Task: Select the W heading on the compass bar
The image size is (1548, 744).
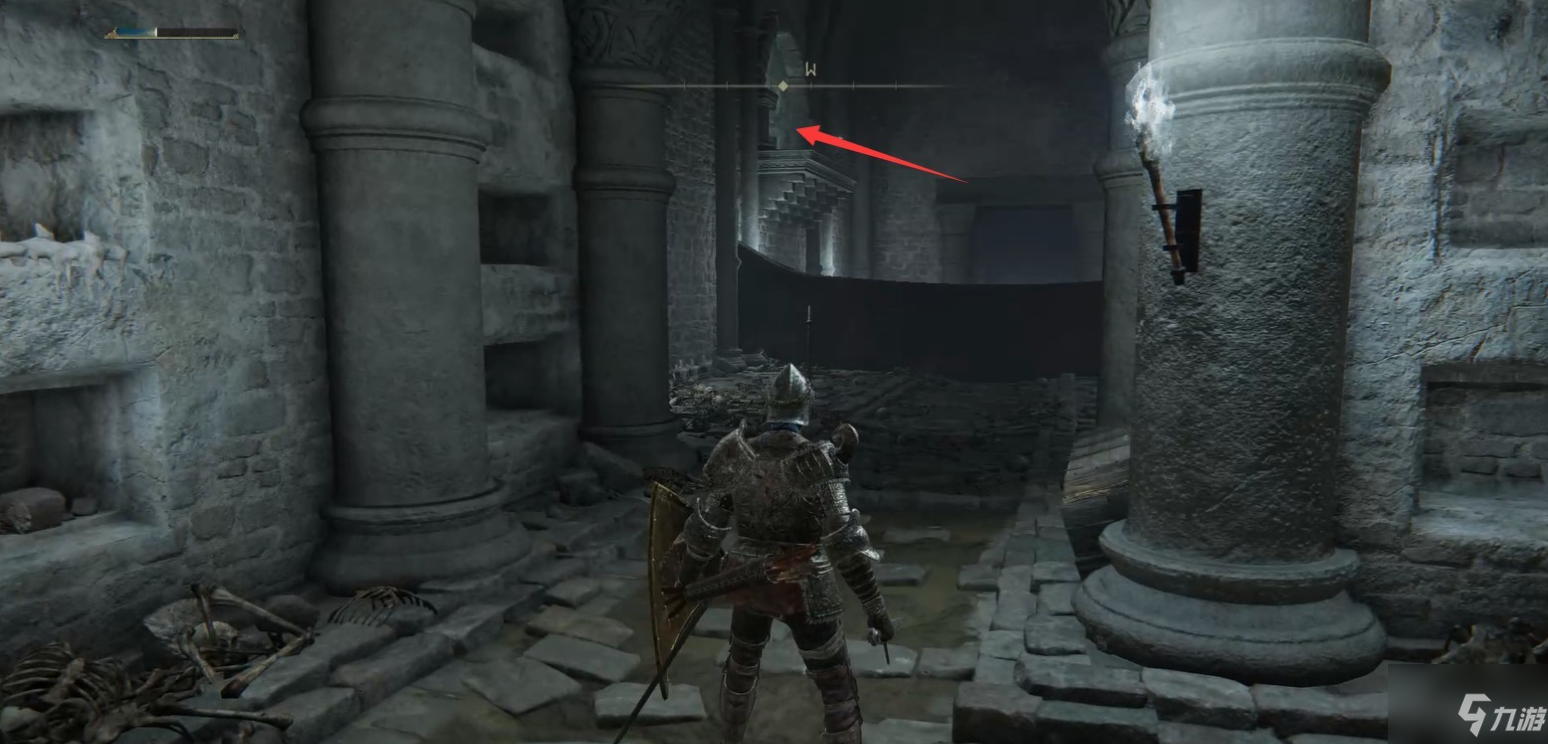Action: click(811, 70)
